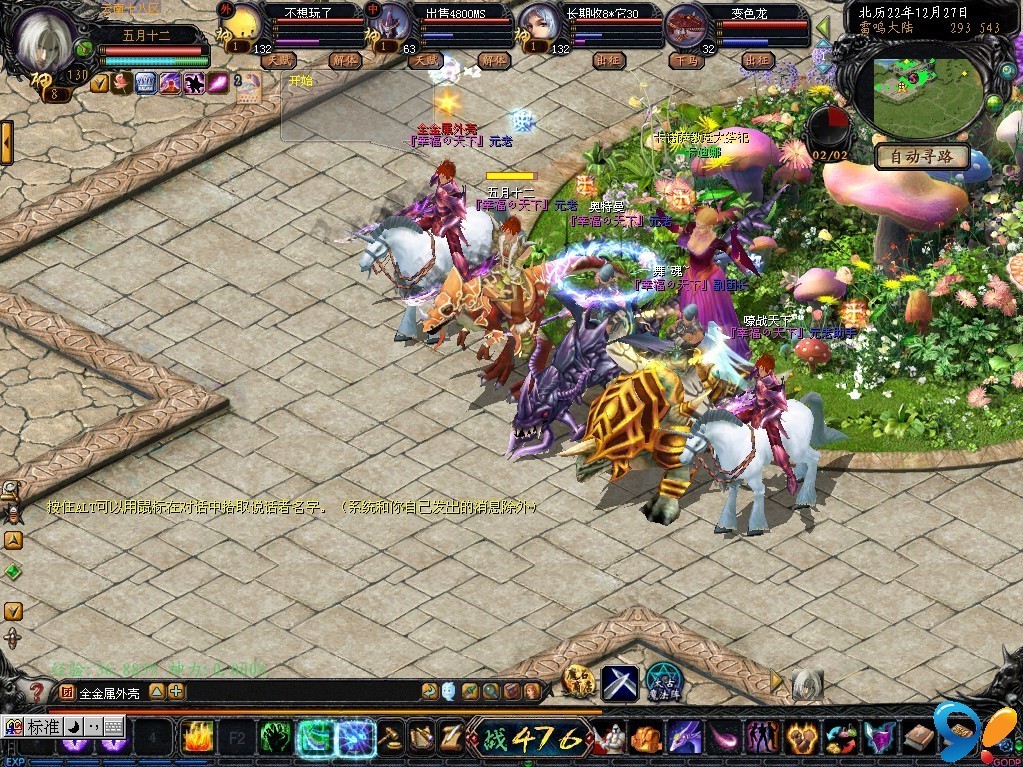Click the crown buff icon under portrait
Image resolution: width=1023 pixels, height=767 pixels.
point(146,83)
